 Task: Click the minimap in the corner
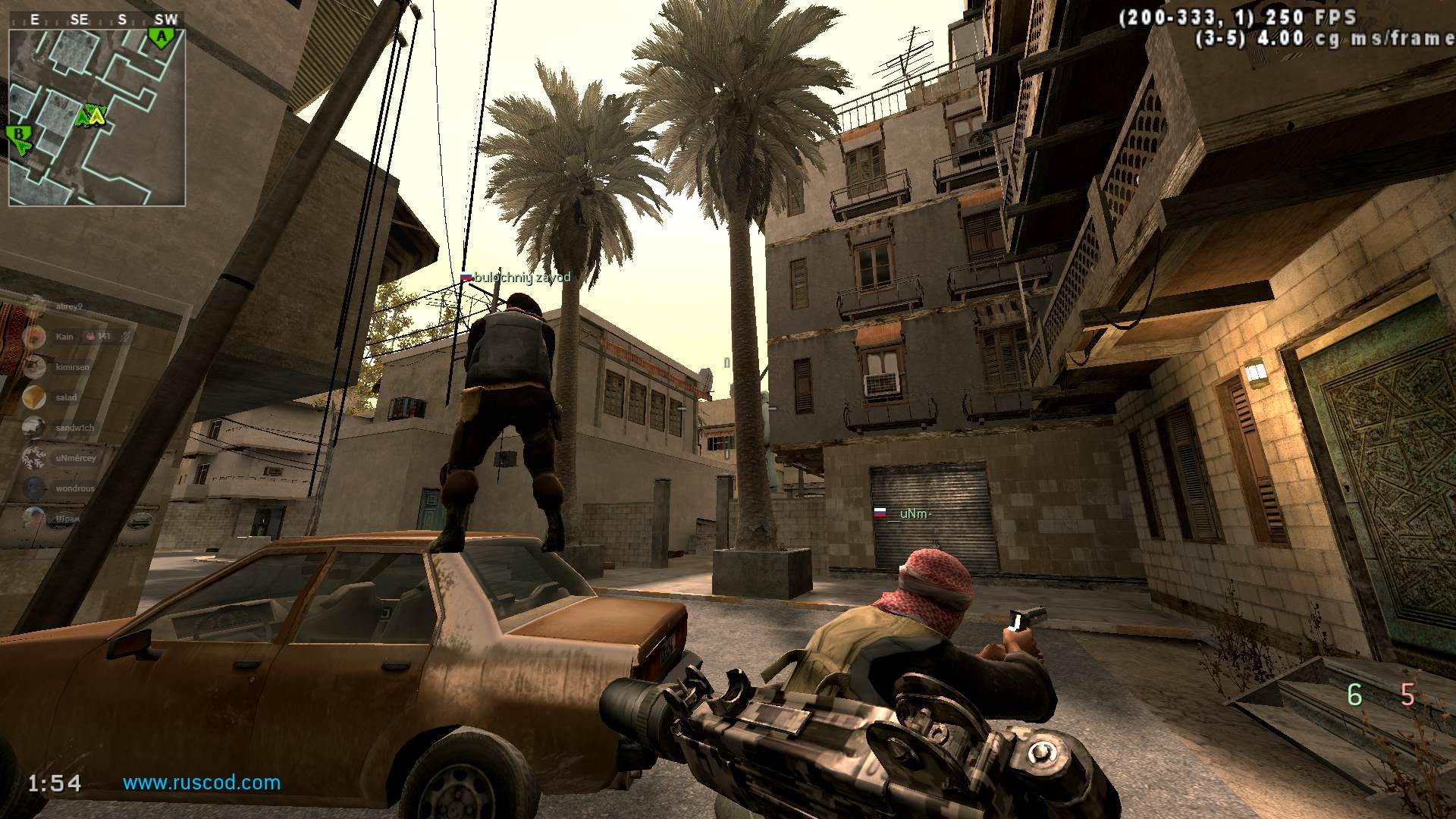point(96,118)
